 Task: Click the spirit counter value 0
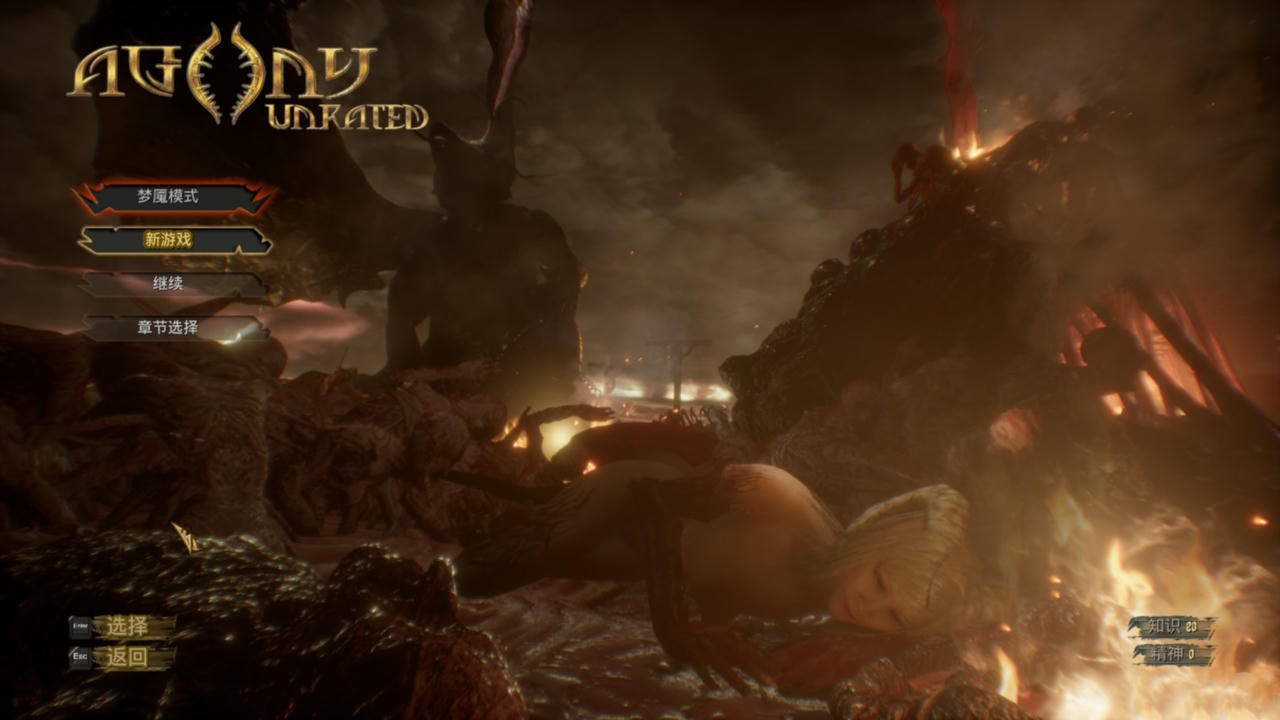coord(1192,653)
